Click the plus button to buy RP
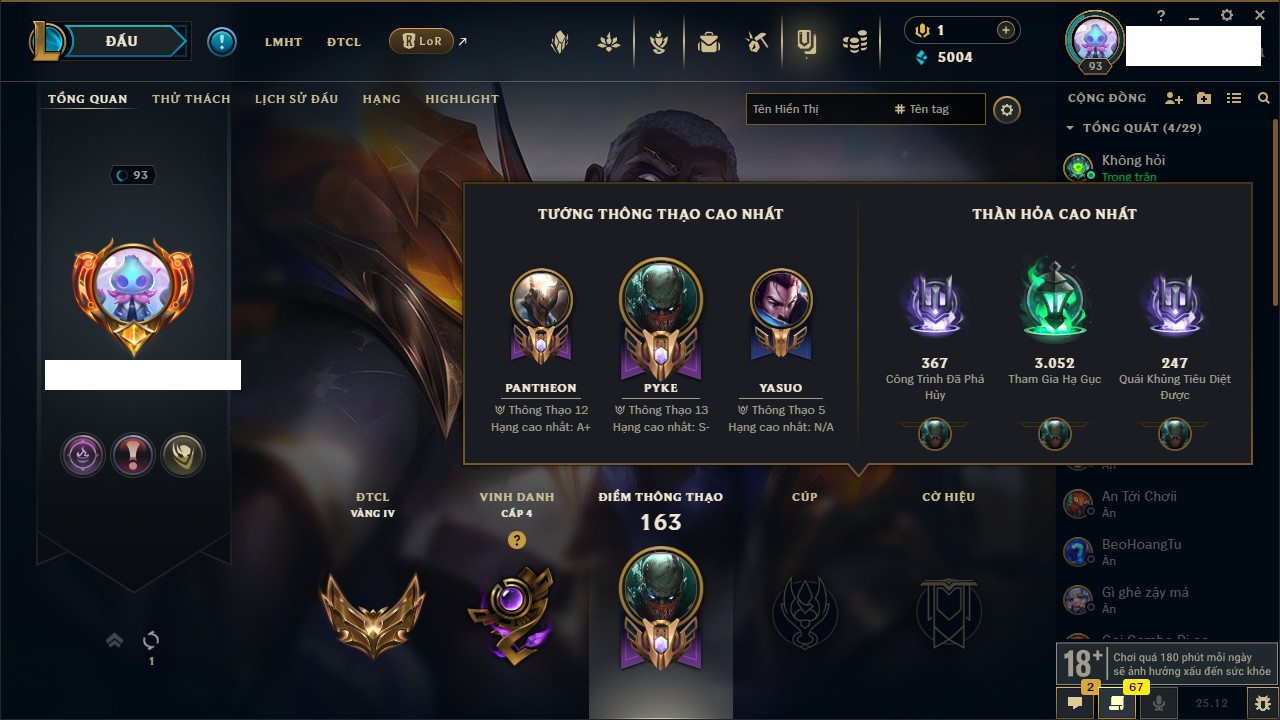Viewport: 1280px width, 720px height. click(x=1005, y=31)
